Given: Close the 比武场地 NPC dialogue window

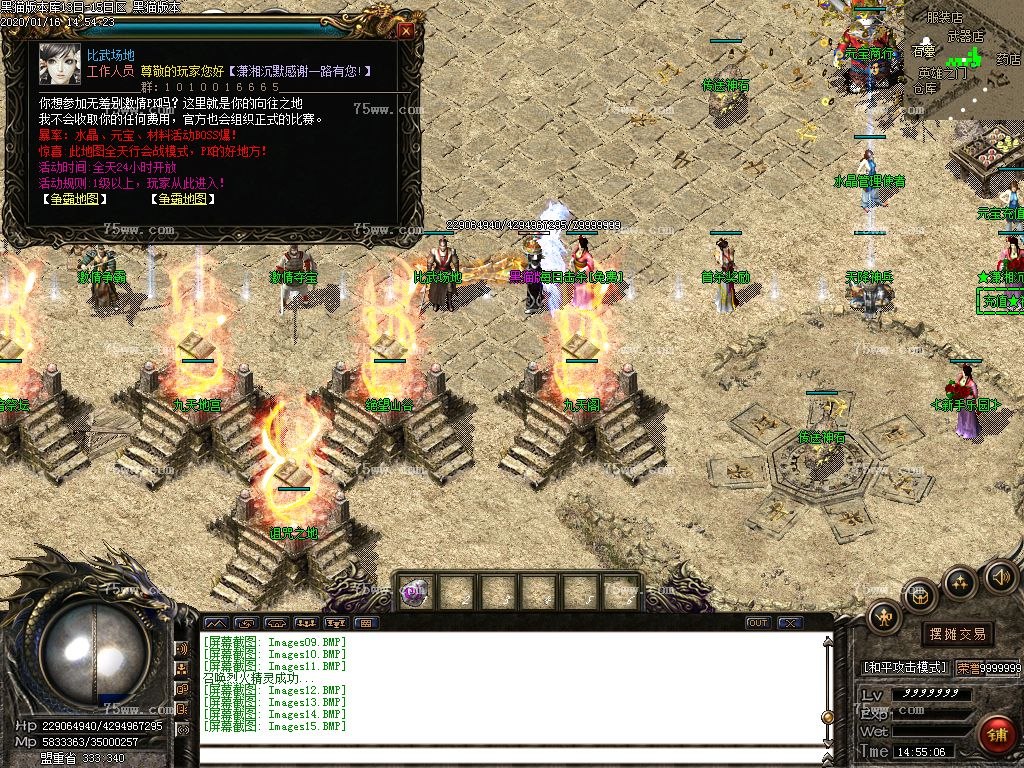Looking at the screenshot, I should tap(406, 30).
